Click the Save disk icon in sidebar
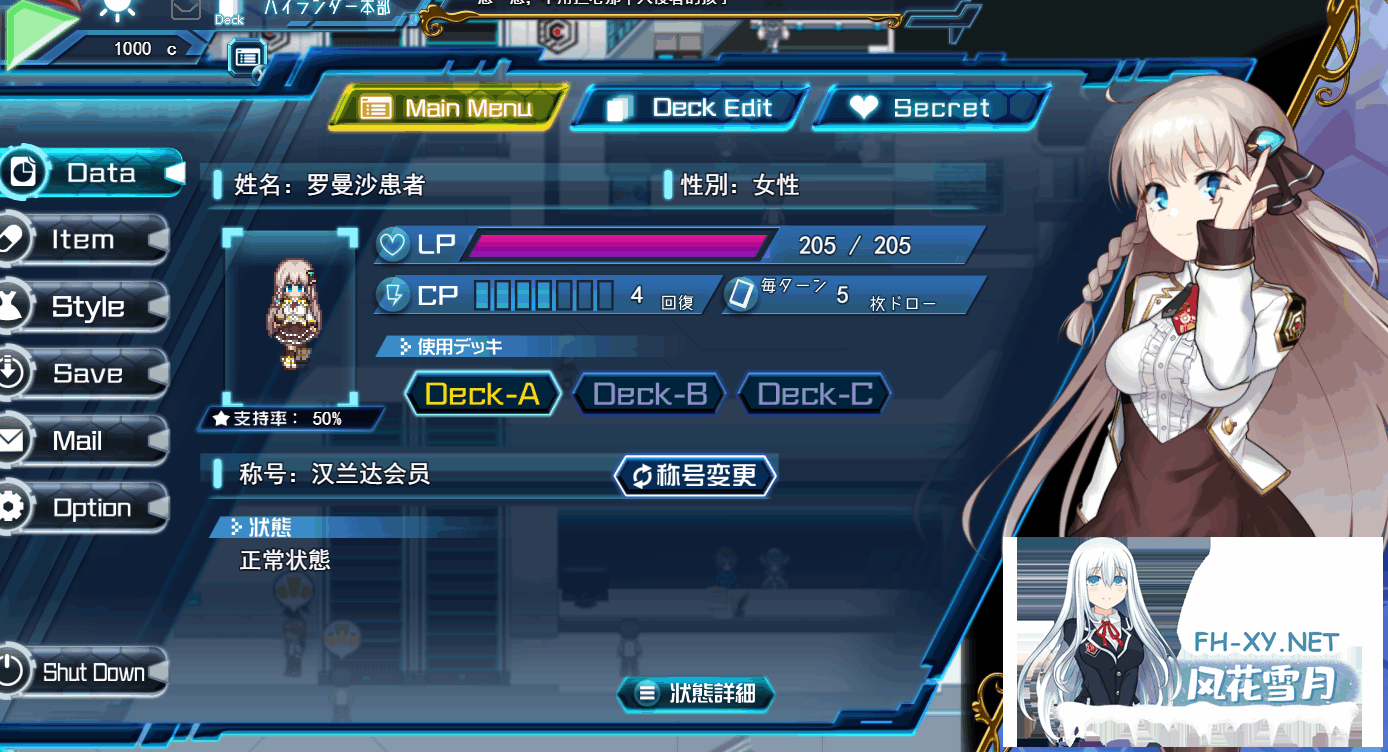This screenshot has height=752, width=1388. [14, 372]
